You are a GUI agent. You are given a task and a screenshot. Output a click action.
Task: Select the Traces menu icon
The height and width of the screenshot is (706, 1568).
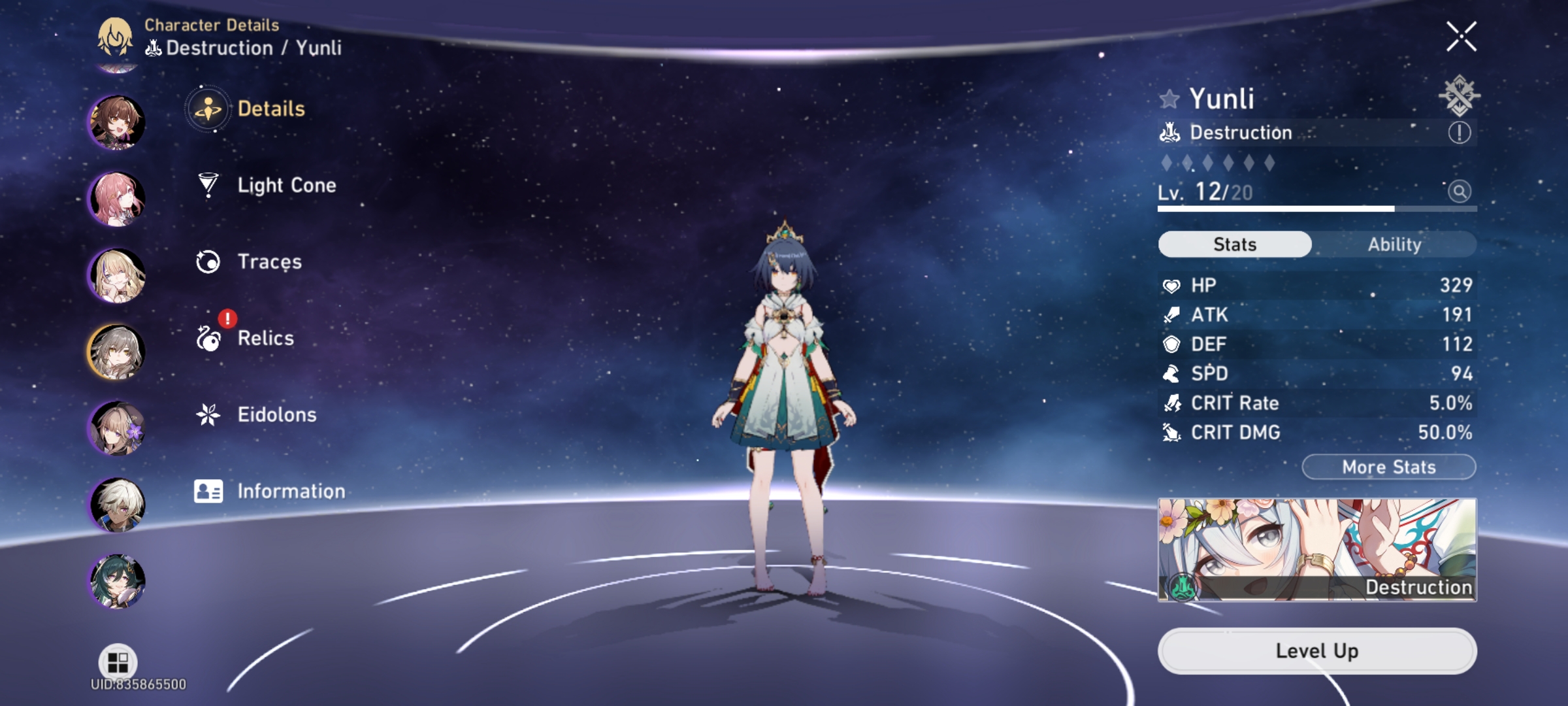pyautogui.click(x=208, y=261)
